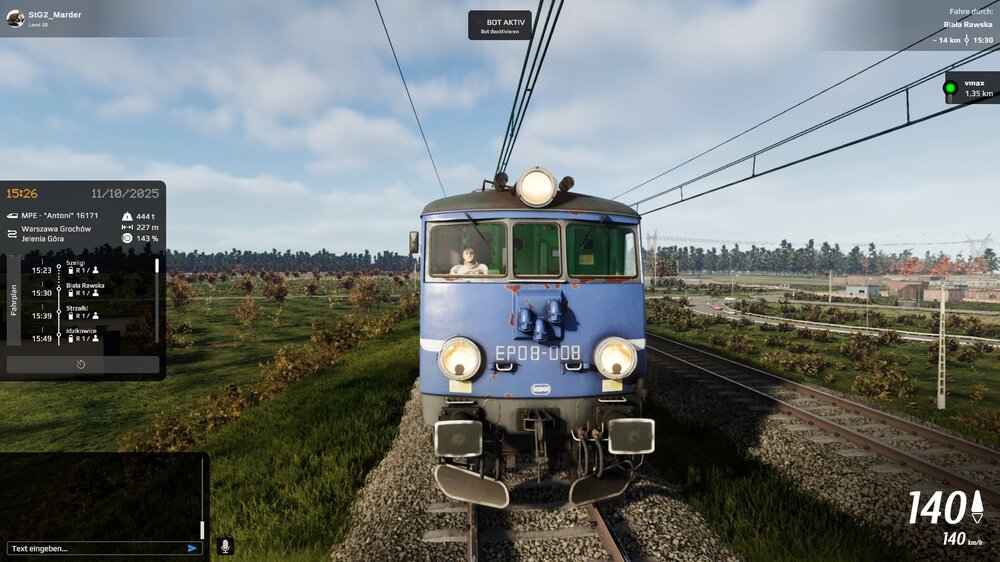Viewport: 1000px width, 562px height.
Task: Send the chat message with blue arrow
Action: (192, 548)
